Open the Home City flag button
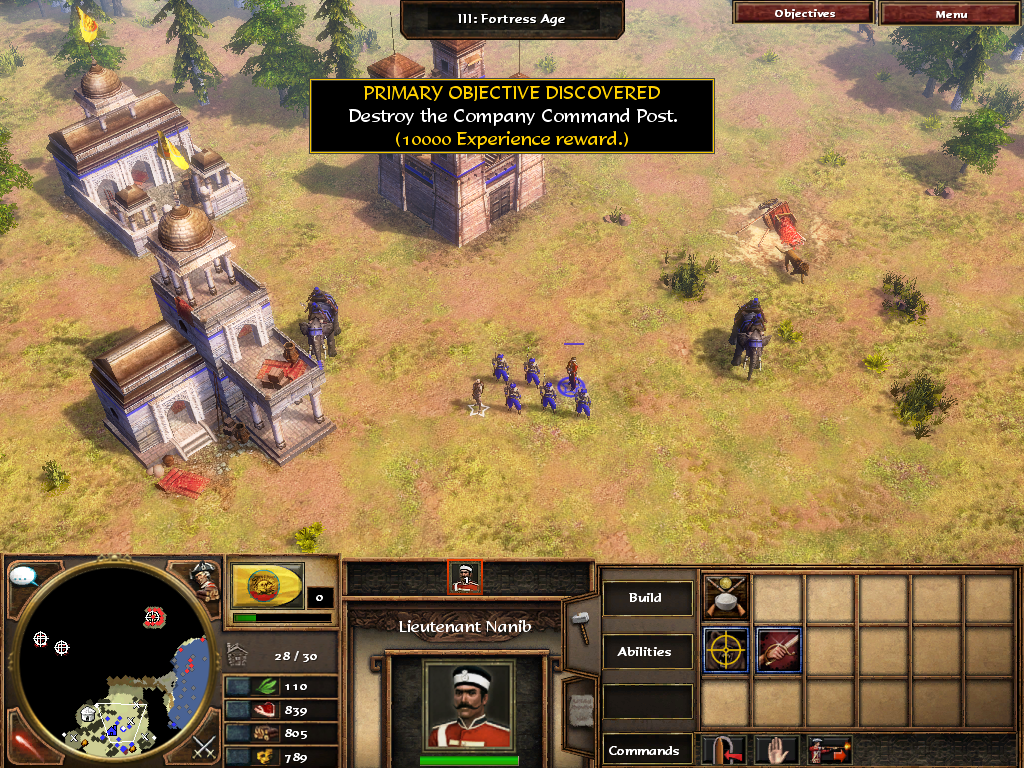The width and height of the screenshot is (1024, 768). (x=267, y=585)
